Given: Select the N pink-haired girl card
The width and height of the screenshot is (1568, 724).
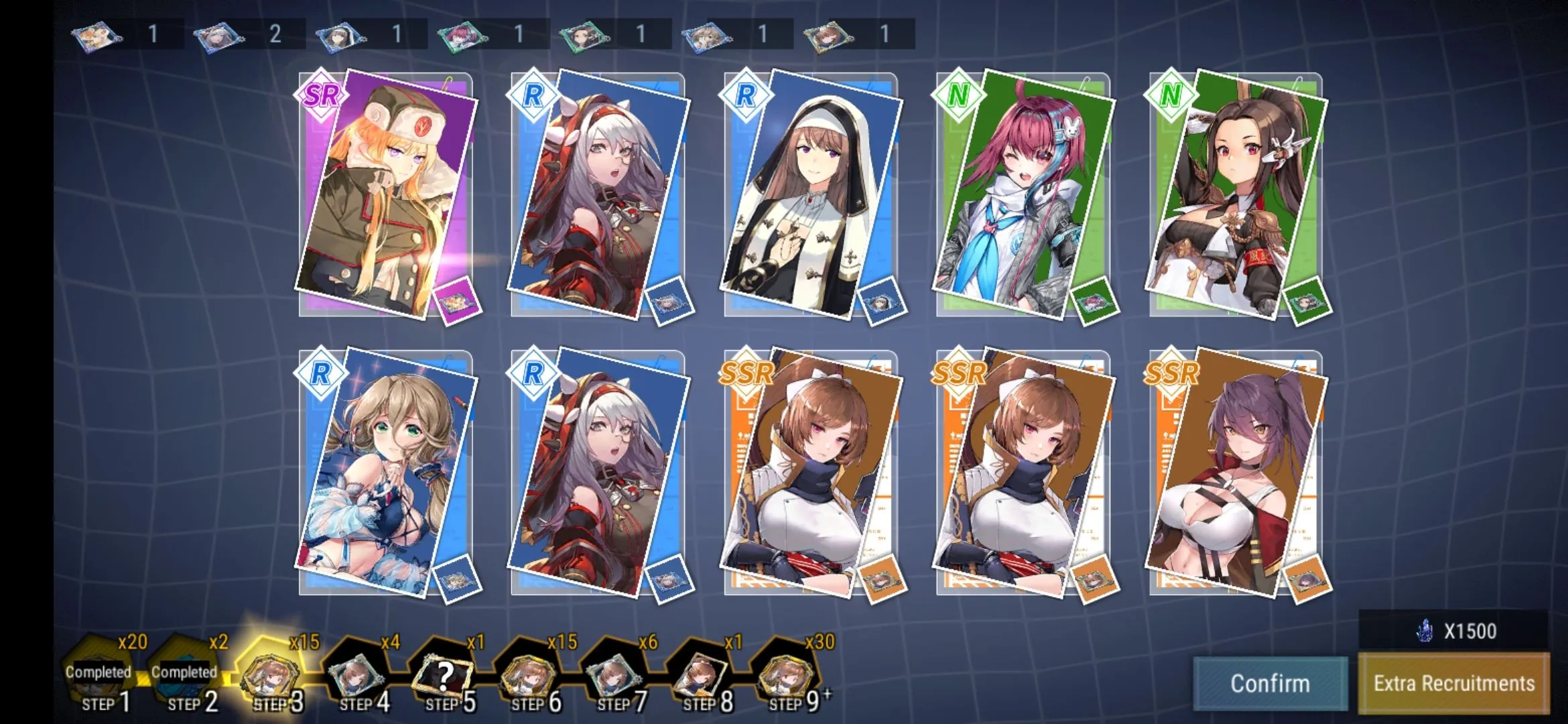Looking at the screenshot, I should [1023, 194].
